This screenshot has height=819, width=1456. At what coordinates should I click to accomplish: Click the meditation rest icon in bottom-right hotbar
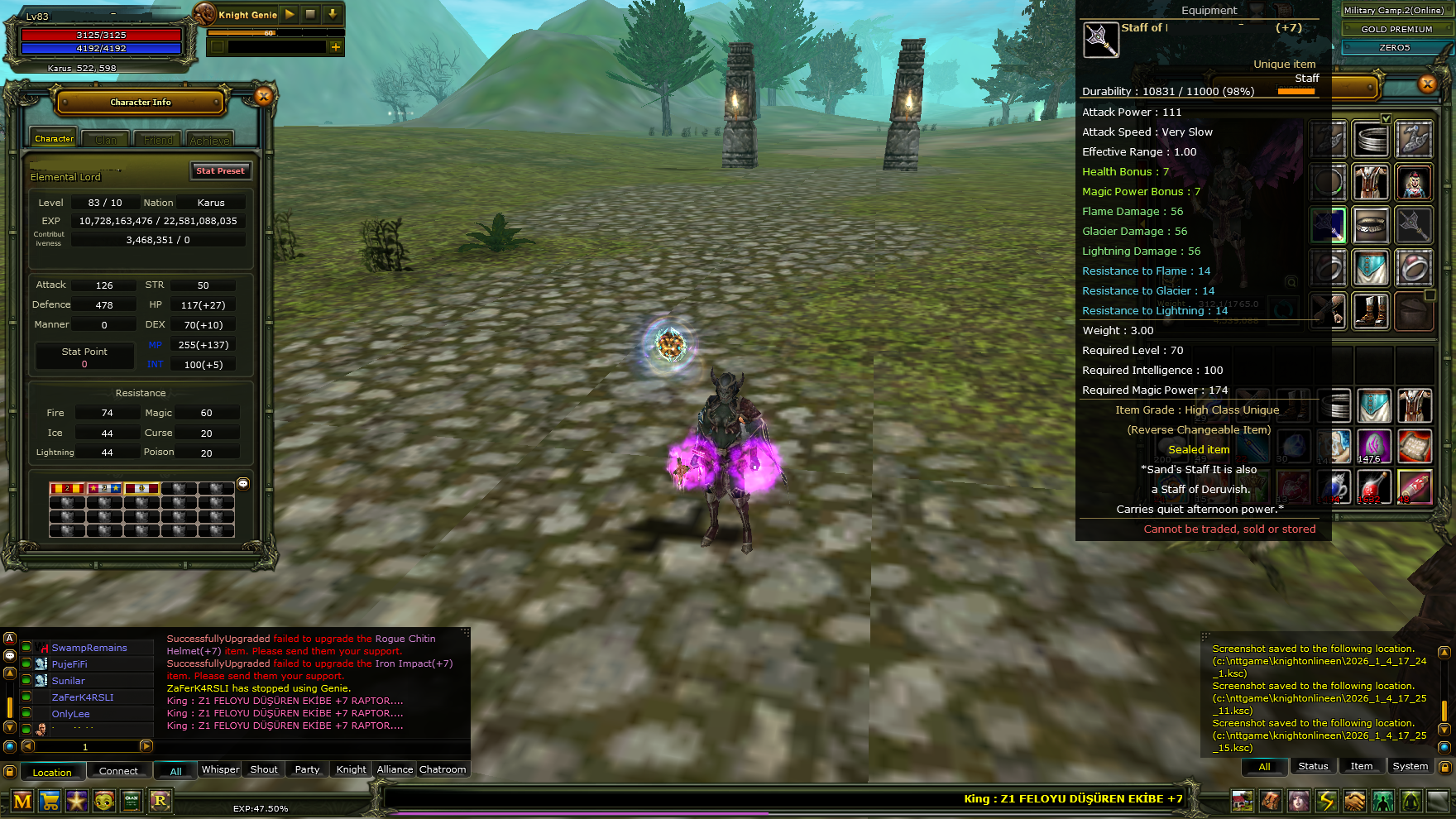[x=1412, y=800]
